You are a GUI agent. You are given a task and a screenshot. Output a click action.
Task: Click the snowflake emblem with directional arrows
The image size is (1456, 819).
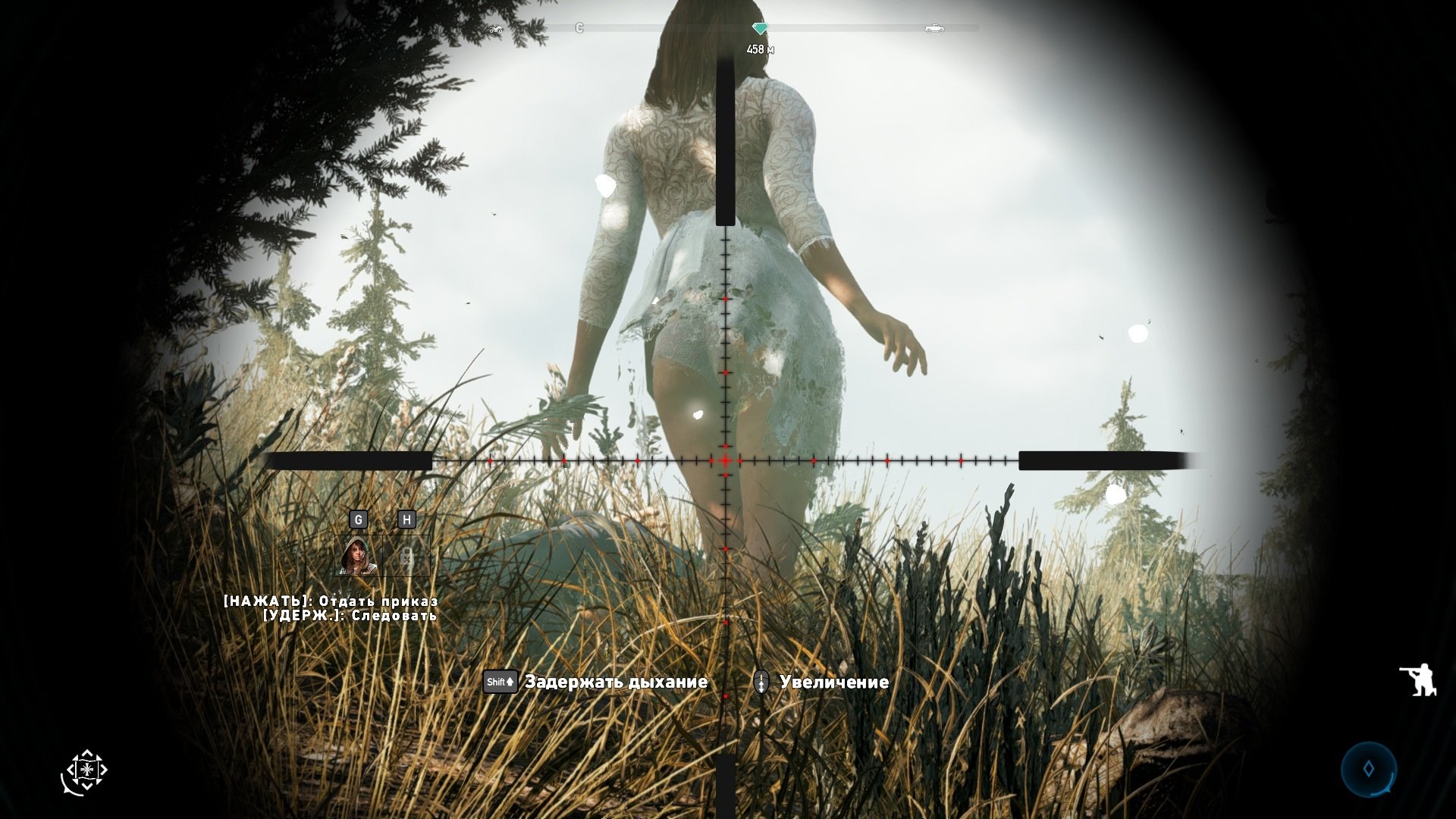85,771
